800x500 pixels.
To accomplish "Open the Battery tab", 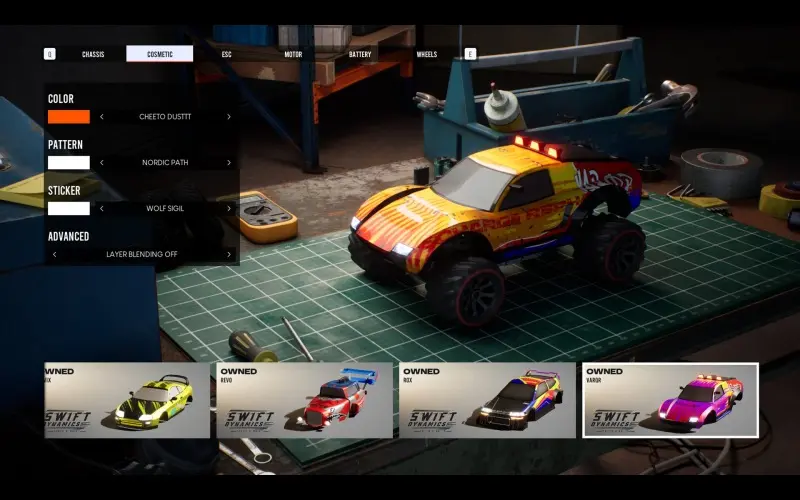I will (360, 54).
